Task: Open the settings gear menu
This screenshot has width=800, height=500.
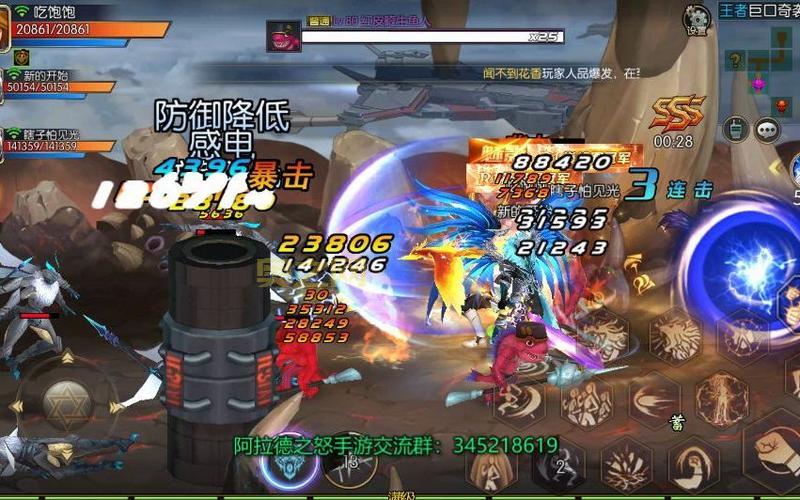Action: [696, 19]
